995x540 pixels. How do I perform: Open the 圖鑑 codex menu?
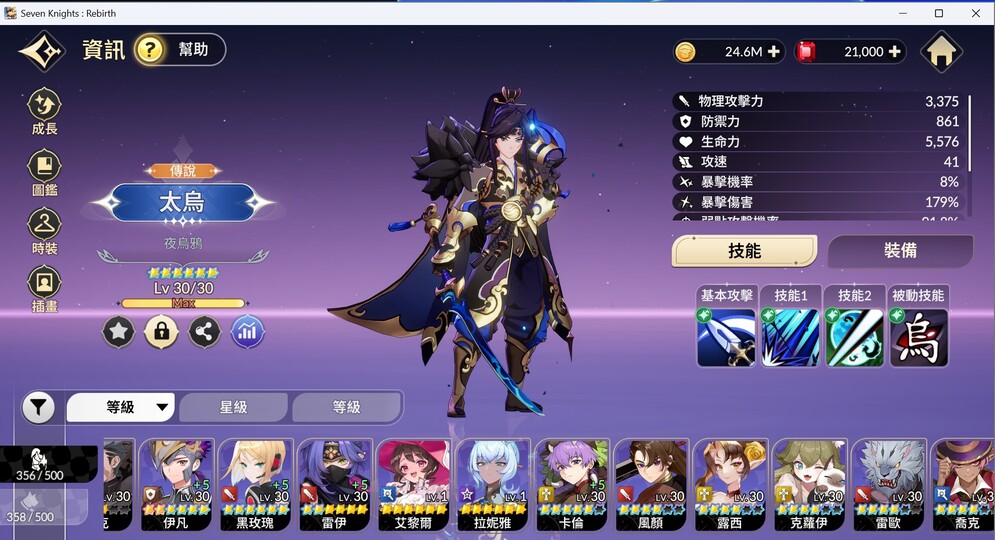coord(45,172)
